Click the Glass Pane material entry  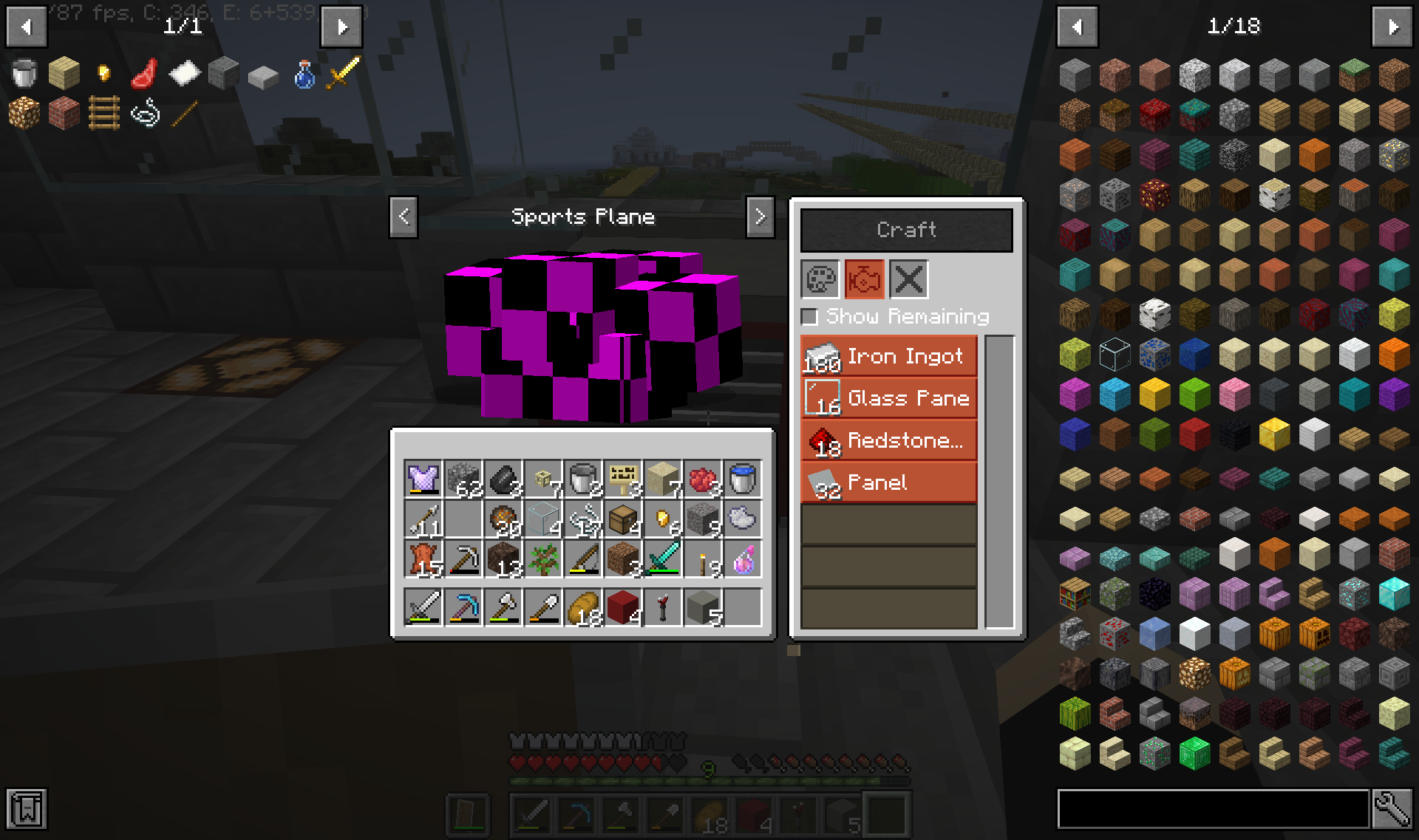tap(888, 398)
